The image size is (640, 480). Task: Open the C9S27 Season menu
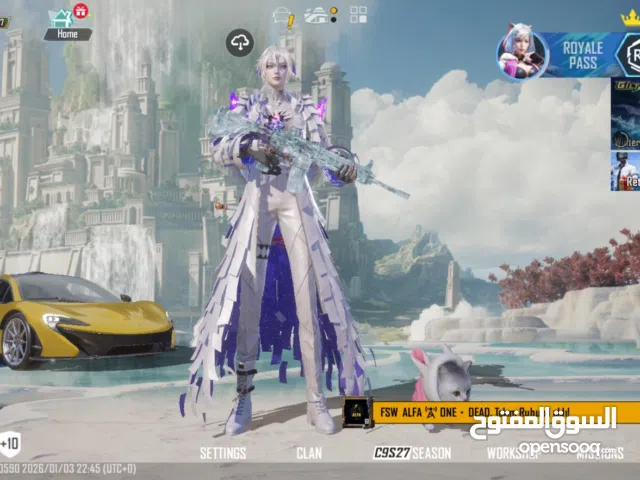(412, 453)
